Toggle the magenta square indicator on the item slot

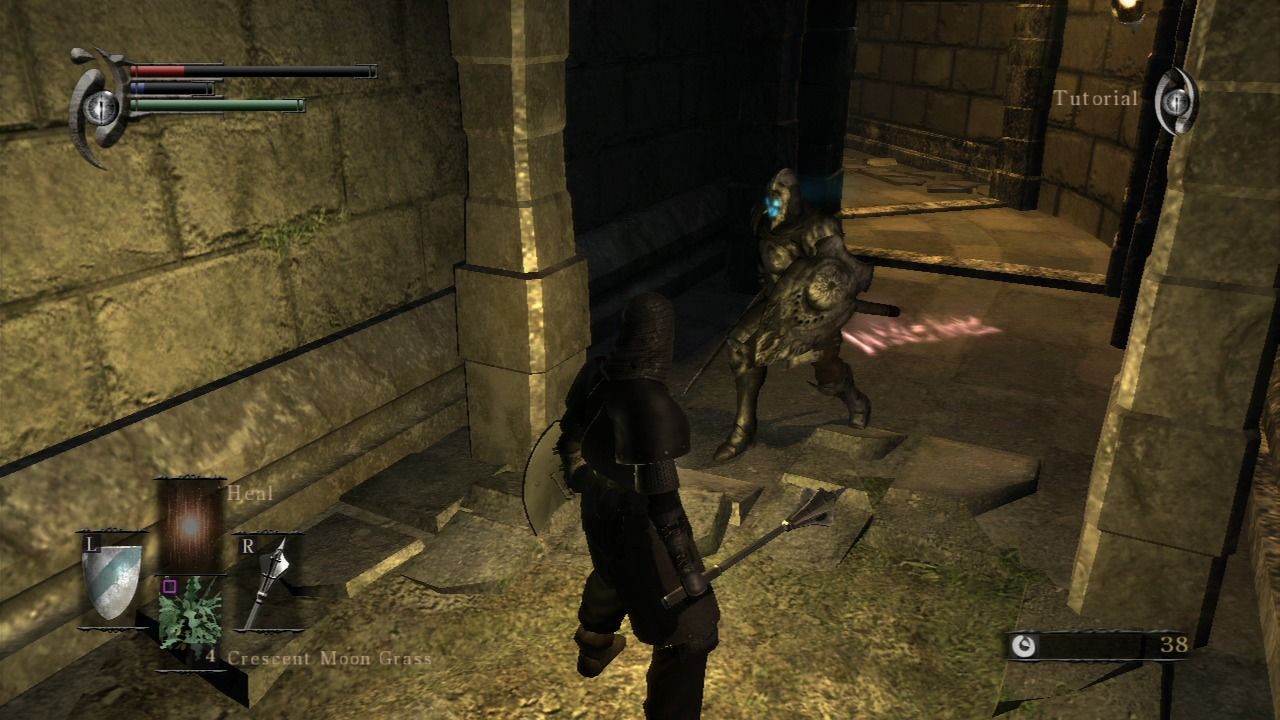pos(169,587)
